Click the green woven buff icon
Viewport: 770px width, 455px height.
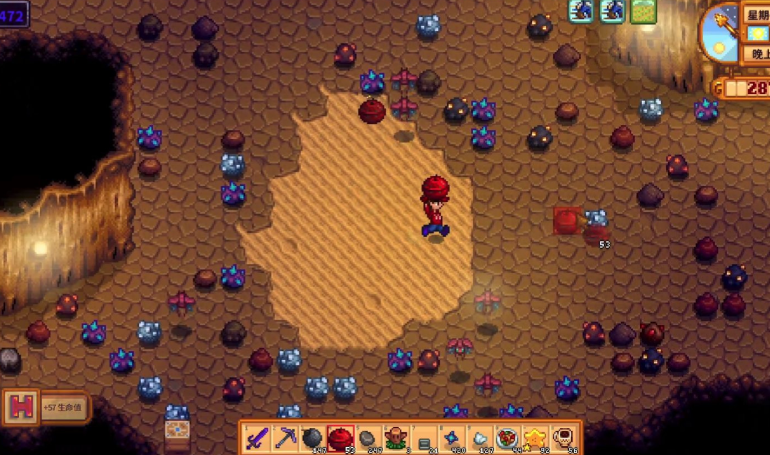[x=643, y=11]
